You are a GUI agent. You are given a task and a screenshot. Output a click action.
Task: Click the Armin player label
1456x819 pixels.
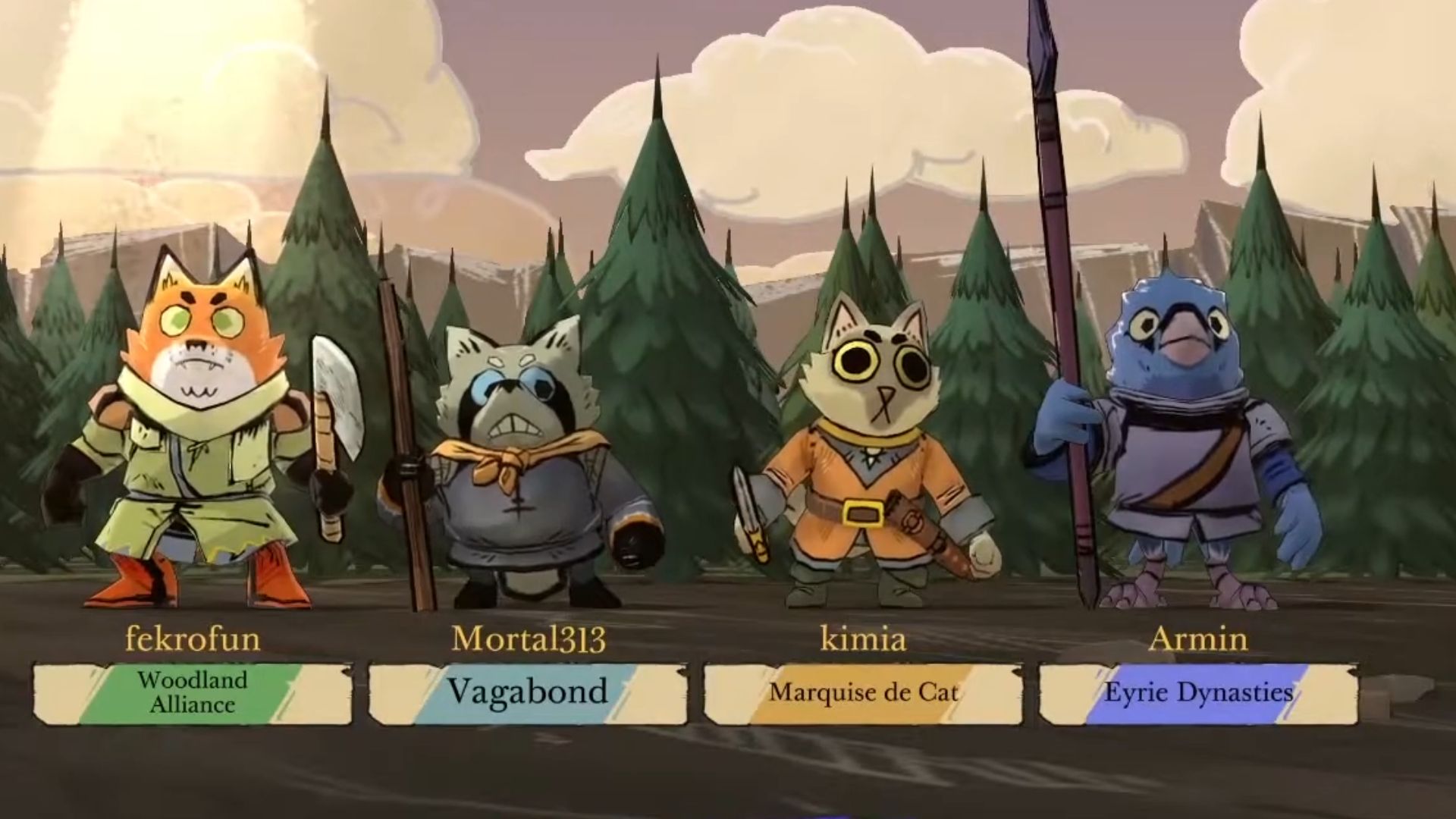[x=1197, y=639]
